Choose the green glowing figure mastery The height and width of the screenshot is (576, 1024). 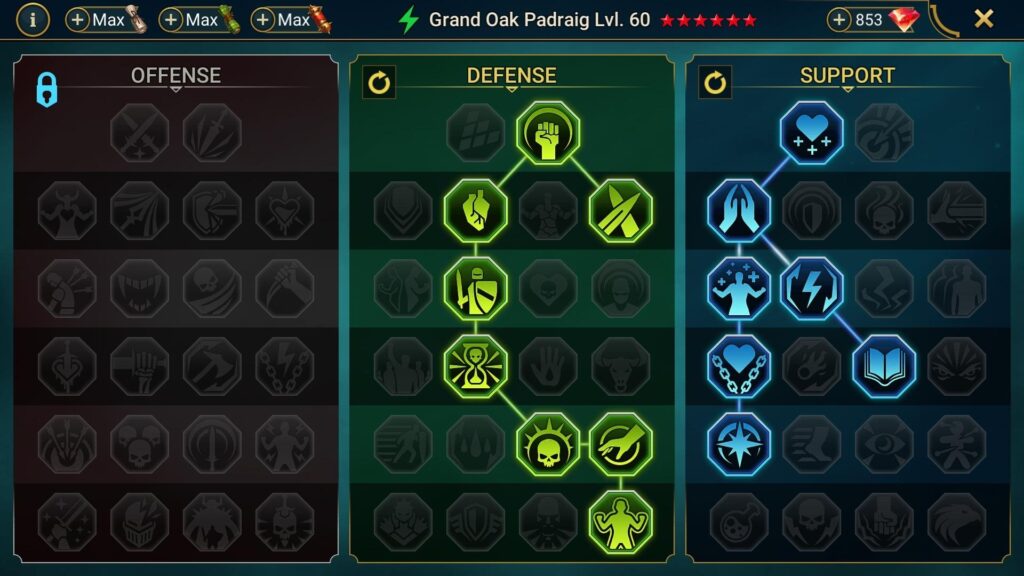(x=621, y=521)
